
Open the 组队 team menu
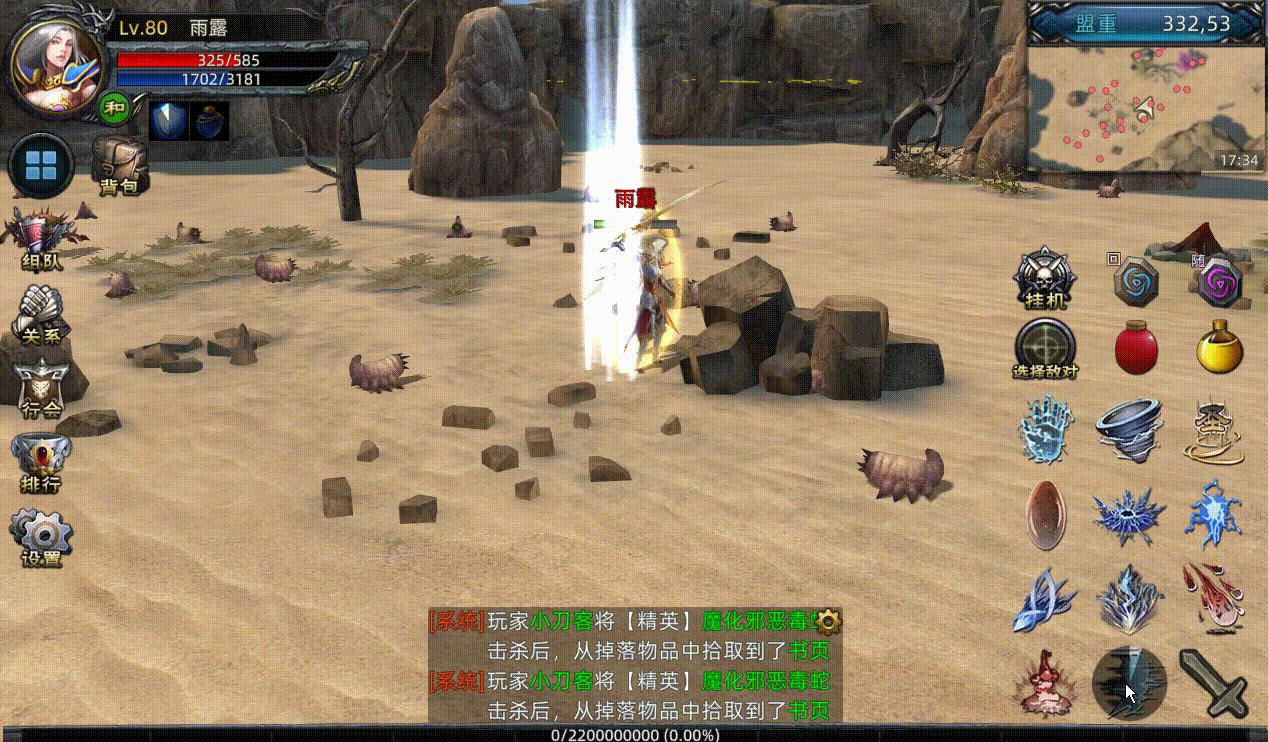[42, 240]
